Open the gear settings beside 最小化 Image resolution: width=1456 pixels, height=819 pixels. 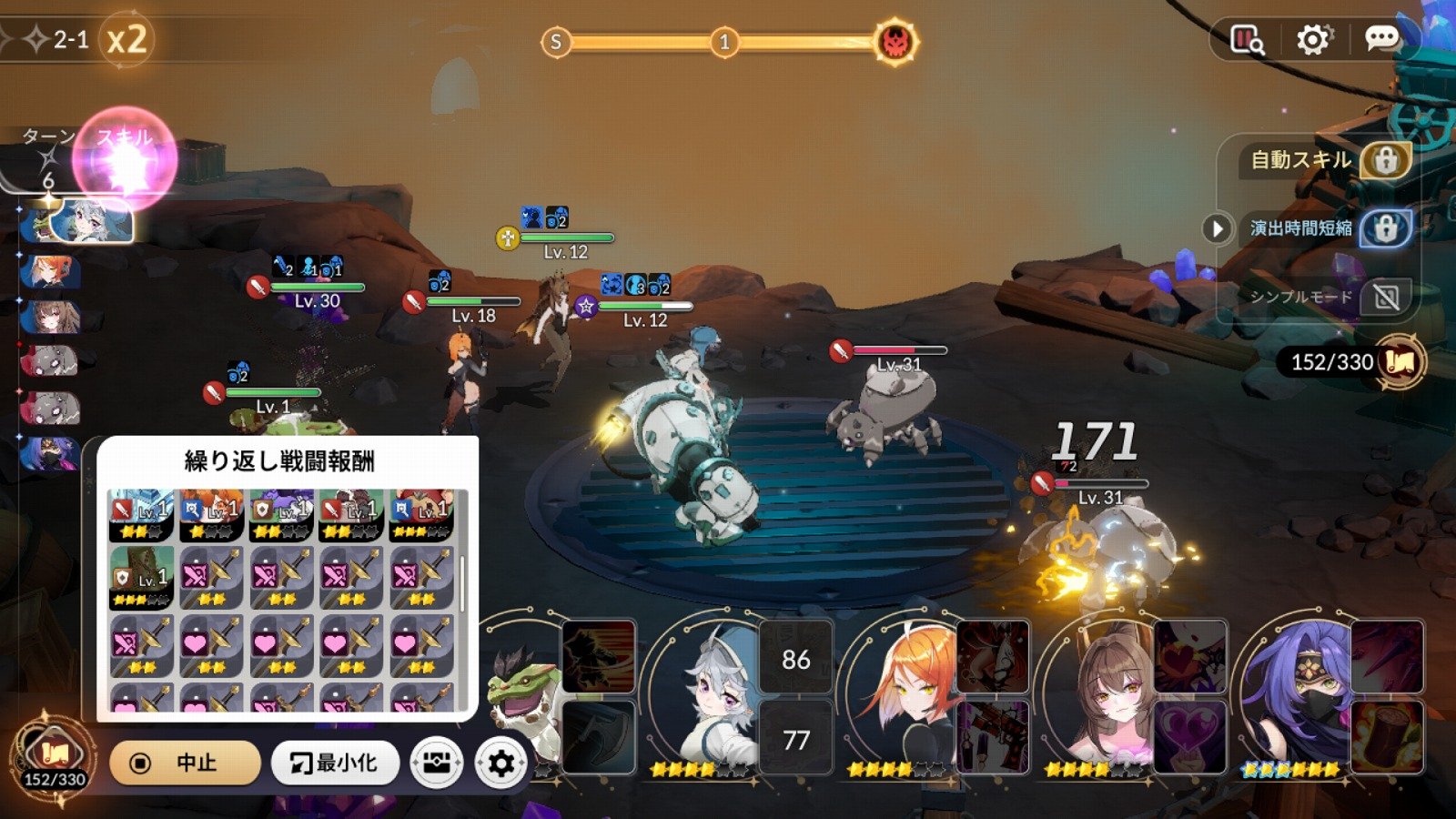pos(500,763)
